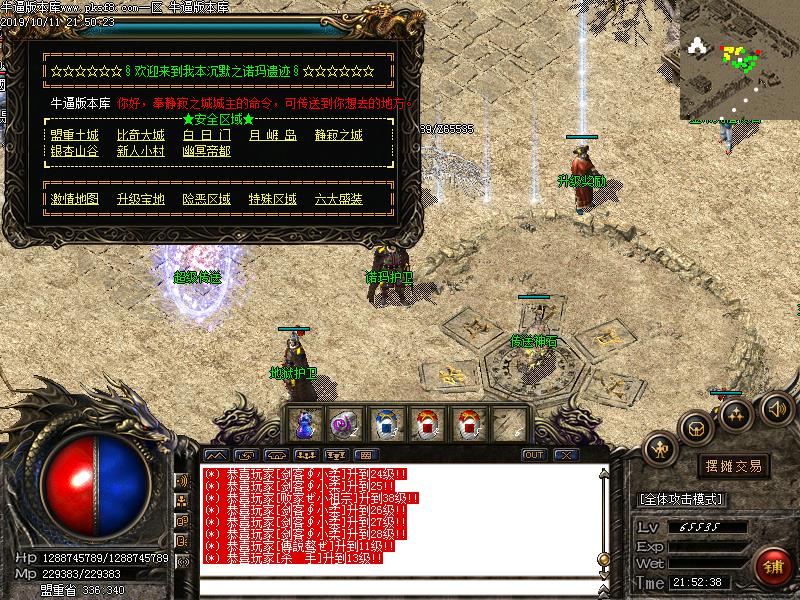
Task: Choose the 险恶区域 option
Action: pyautogui.click(x=207, y=199)
